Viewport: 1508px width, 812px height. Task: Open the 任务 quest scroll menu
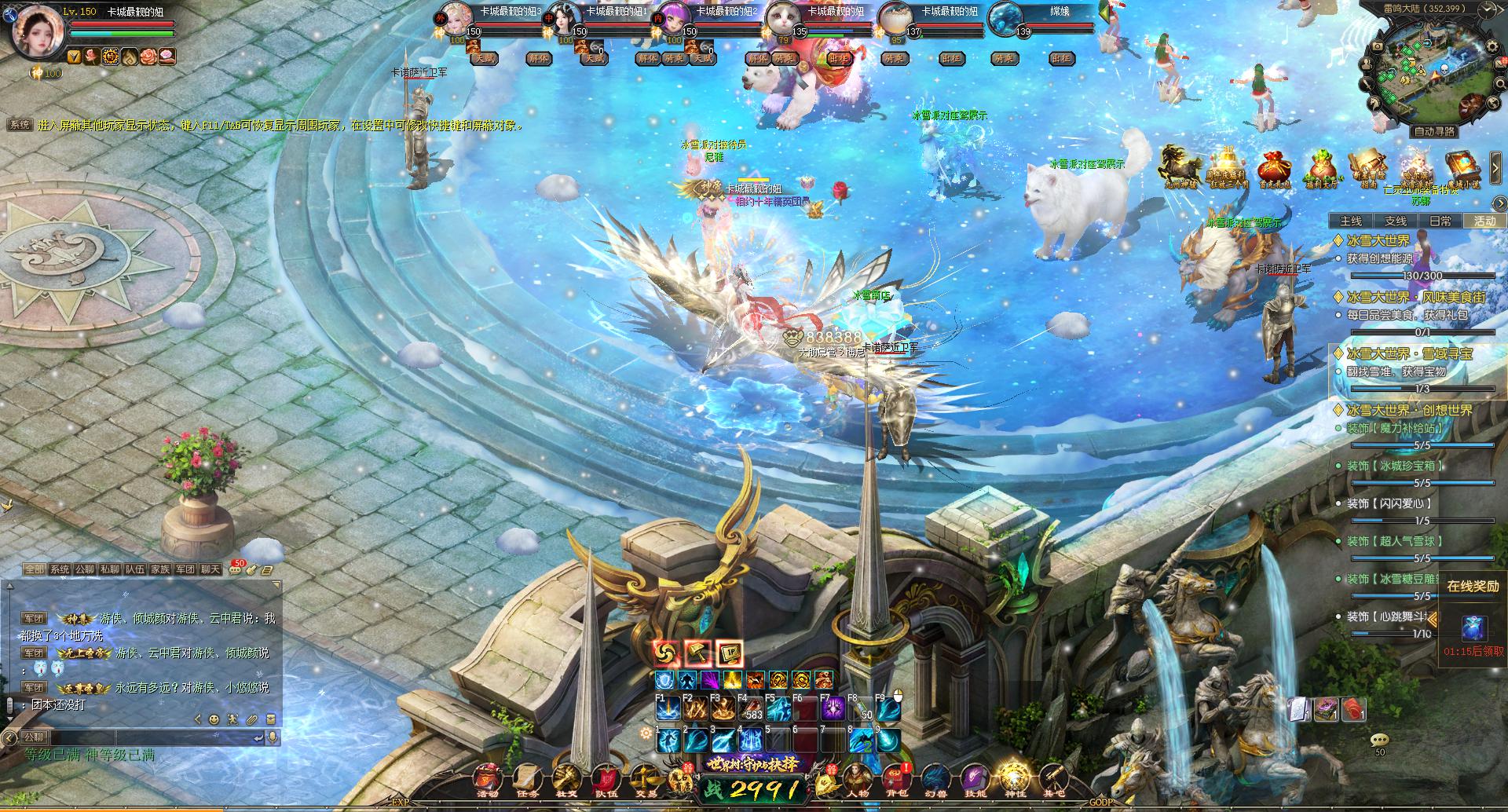coord(527,779)
